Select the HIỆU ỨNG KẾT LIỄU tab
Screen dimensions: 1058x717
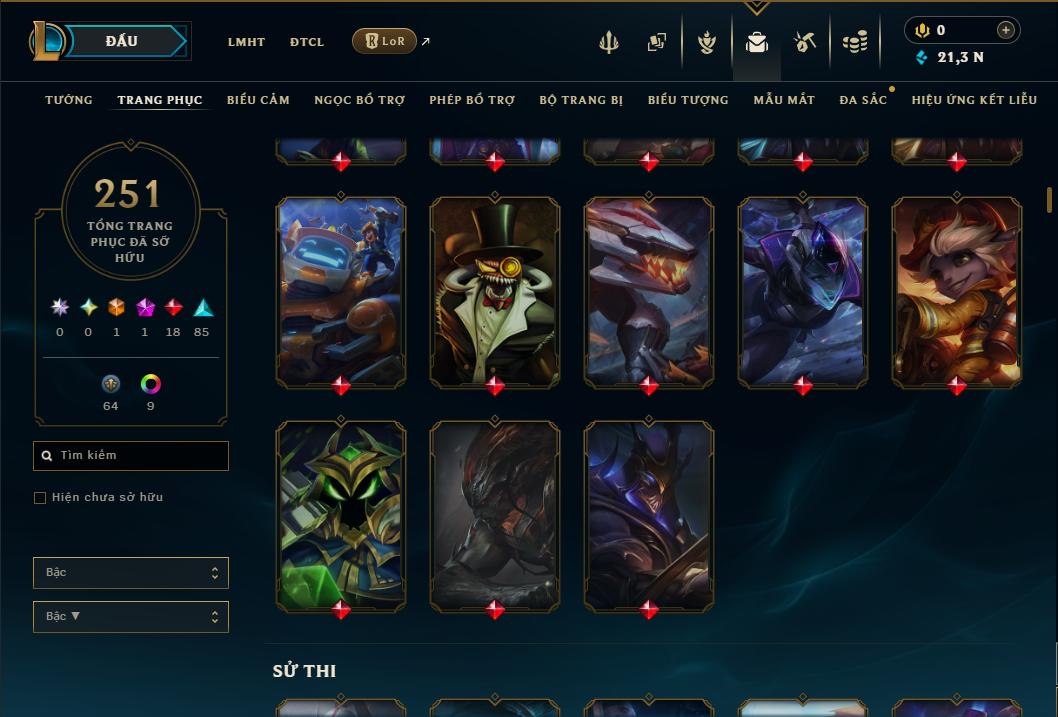coord(974,100)
